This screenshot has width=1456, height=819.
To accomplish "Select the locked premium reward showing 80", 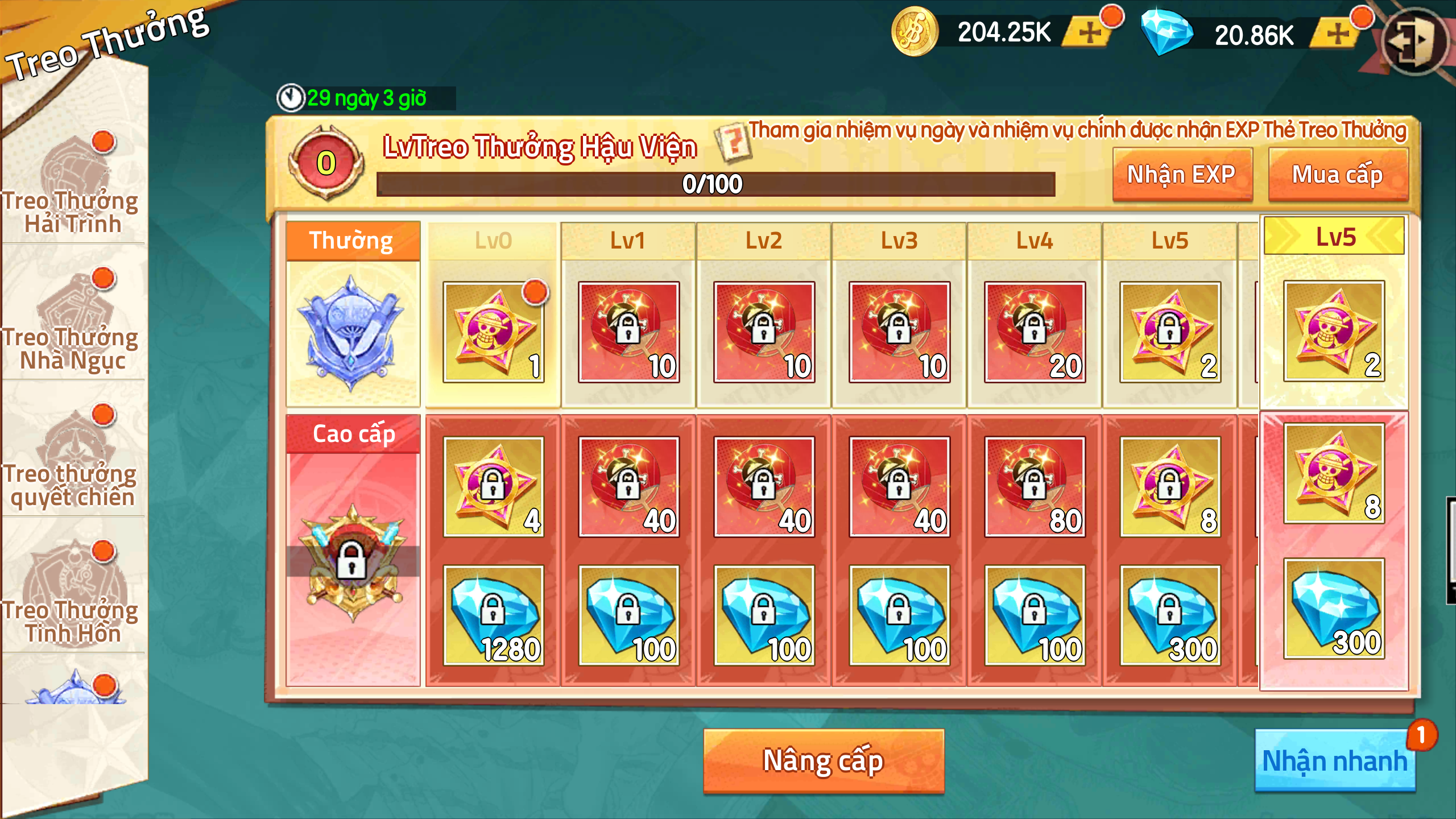I will [x=1035, y=487].
